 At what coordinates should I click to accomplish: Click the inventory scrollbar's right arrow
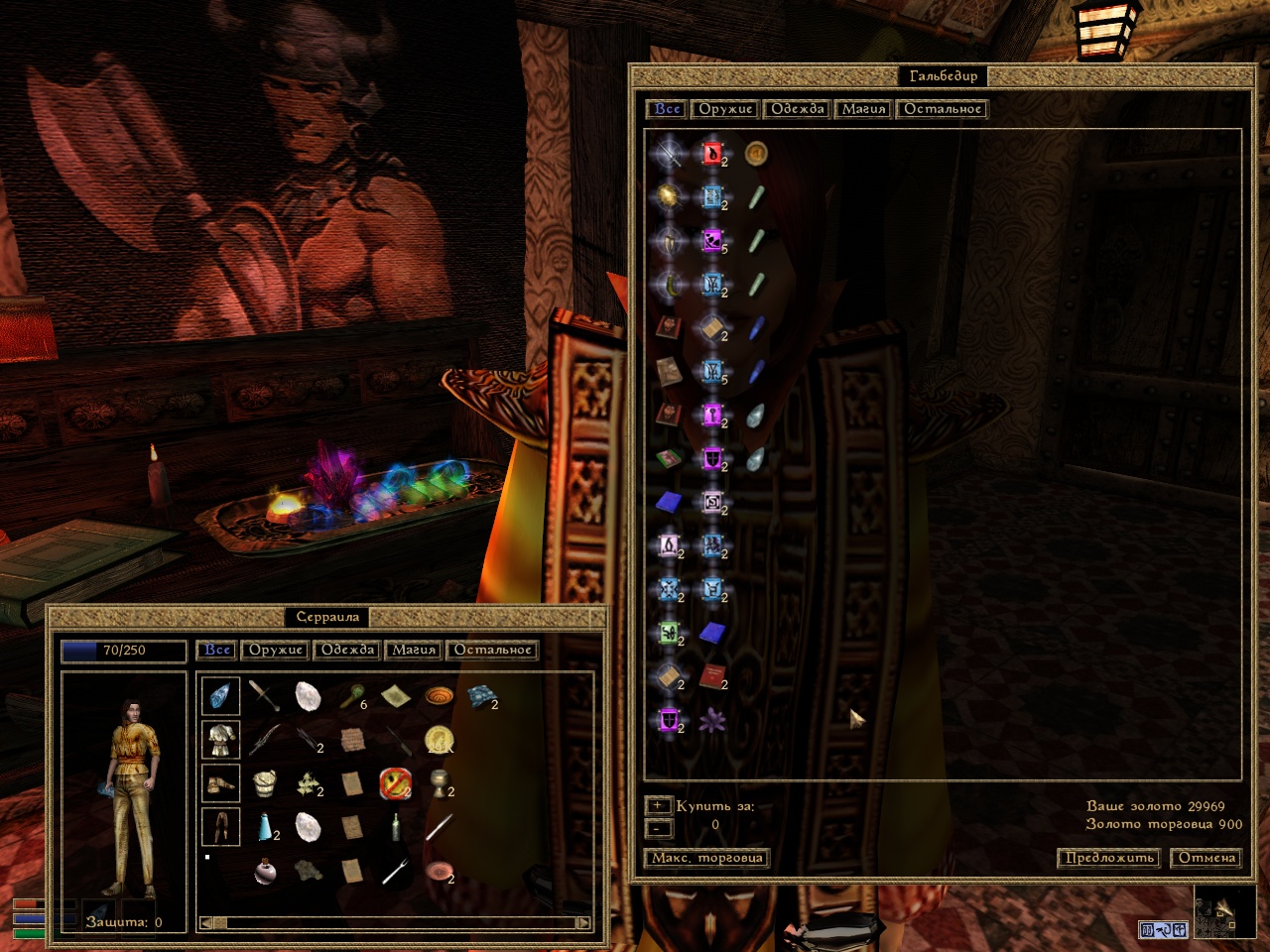(584, 923)
